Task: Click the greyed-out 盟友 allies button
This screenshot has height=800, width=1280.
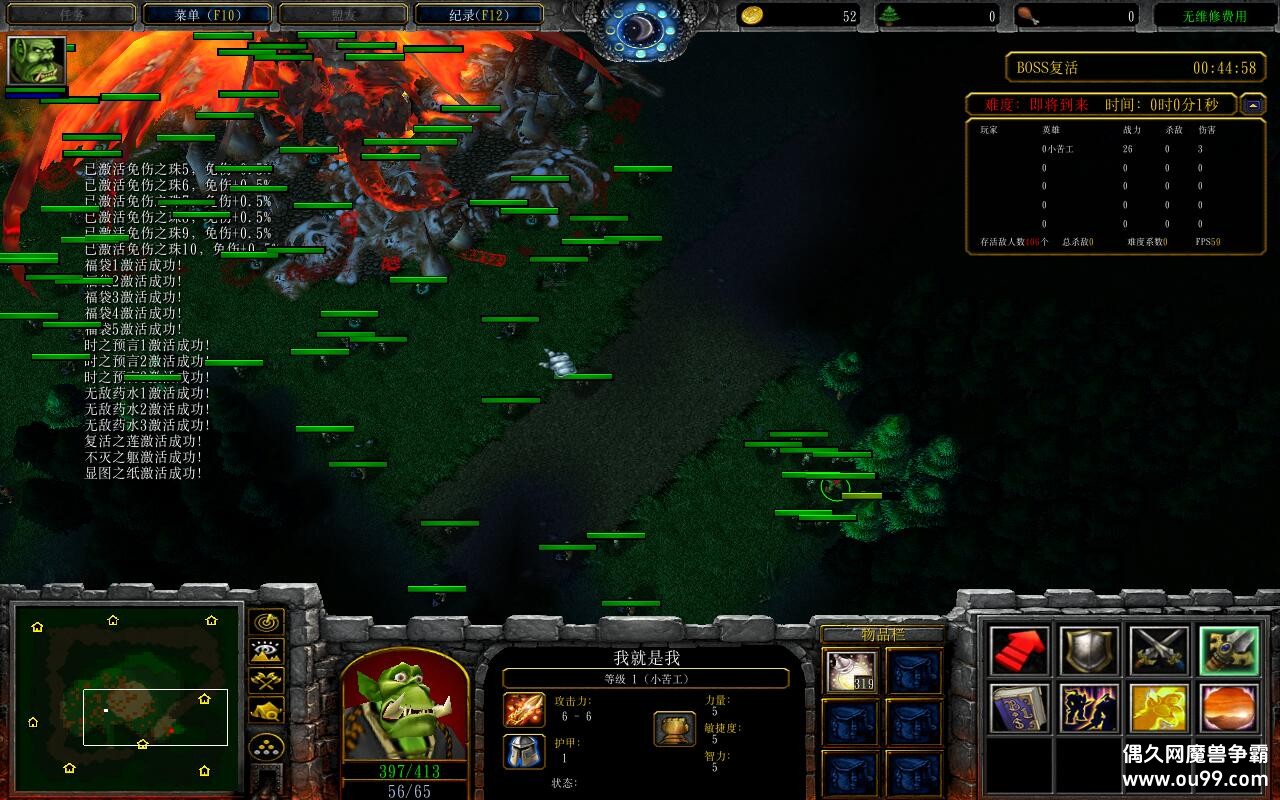Action: (x=342, y=15)
